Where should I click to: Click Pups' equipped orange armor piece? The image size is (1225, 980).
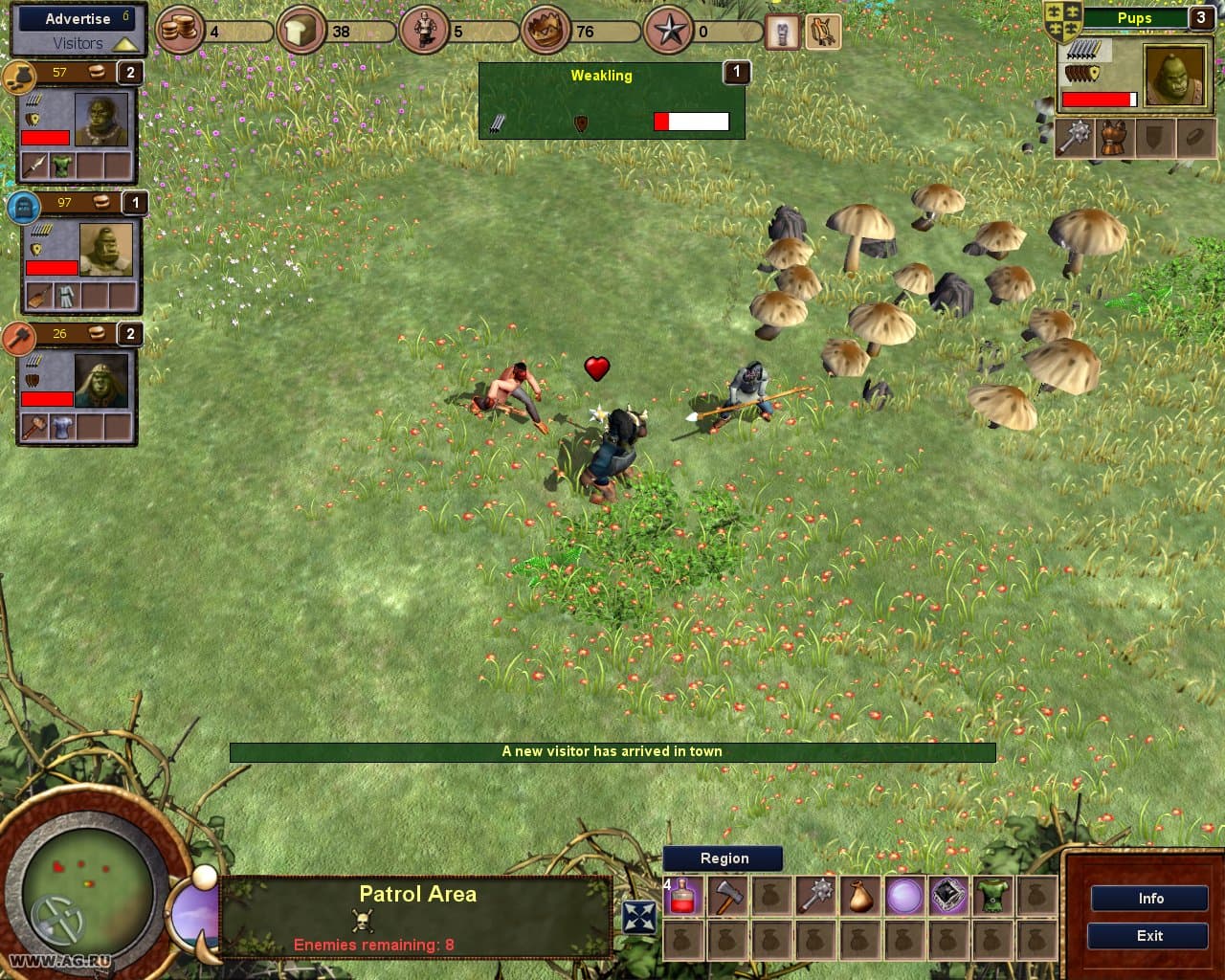point(1112,138)
